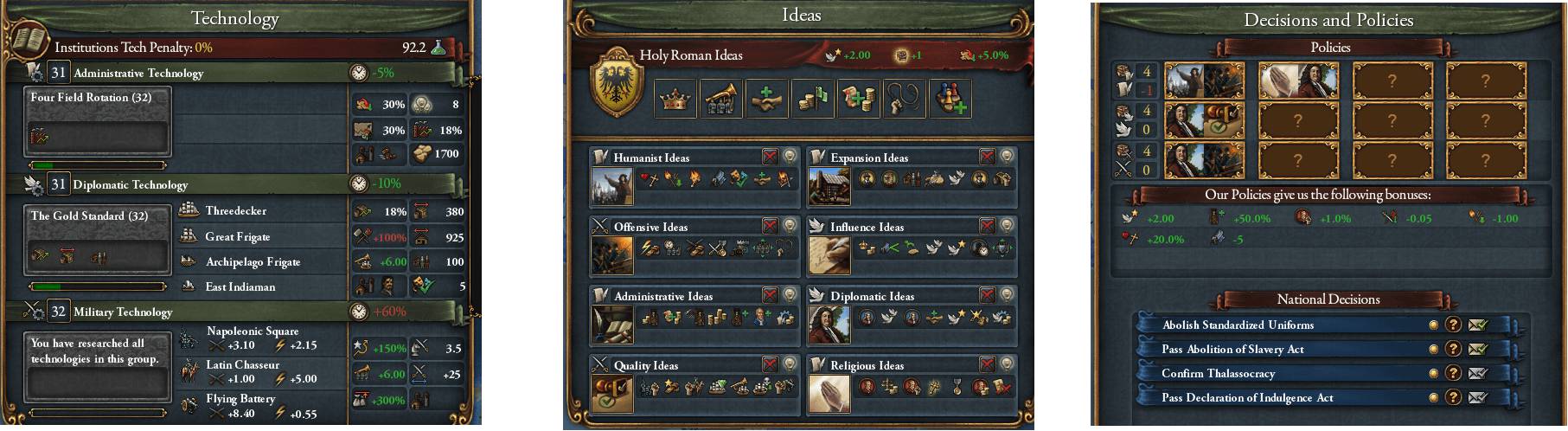Choose the praying hands policy slot
Screen dimensions: 1568x431
(x=1297, y=80)
